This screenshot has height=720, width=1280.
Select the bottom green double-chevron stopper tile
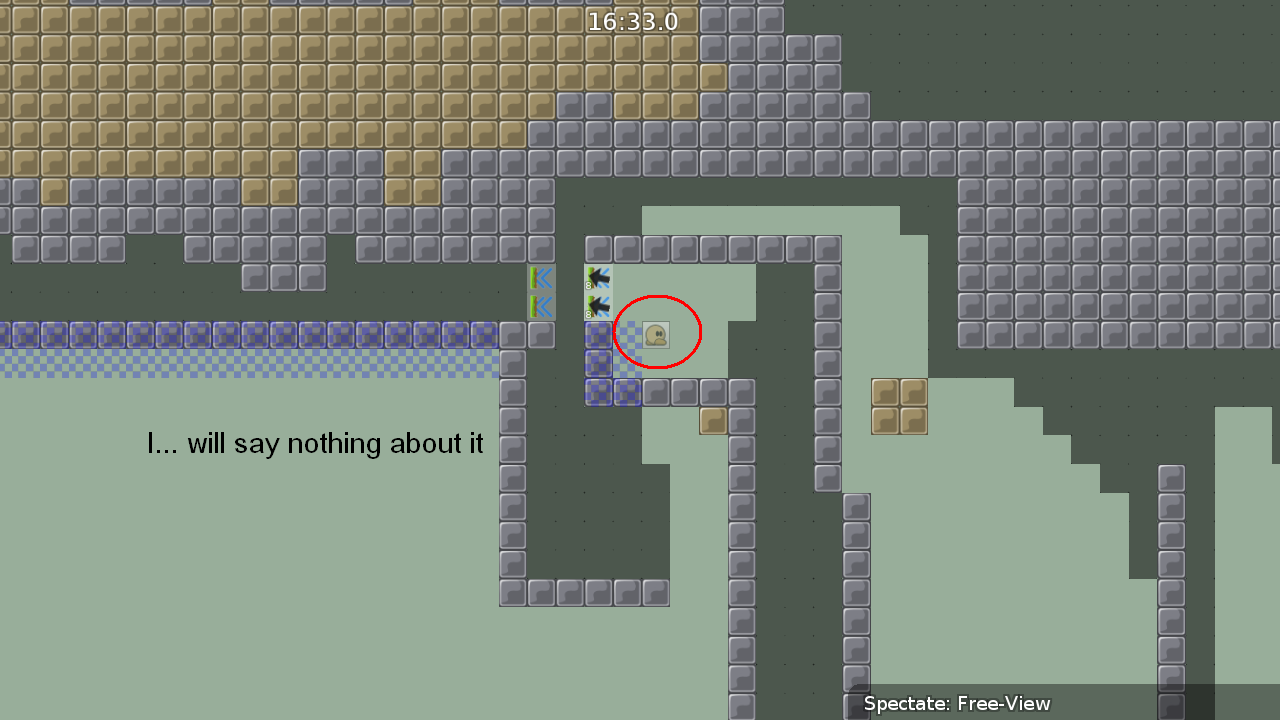(540, 306)
